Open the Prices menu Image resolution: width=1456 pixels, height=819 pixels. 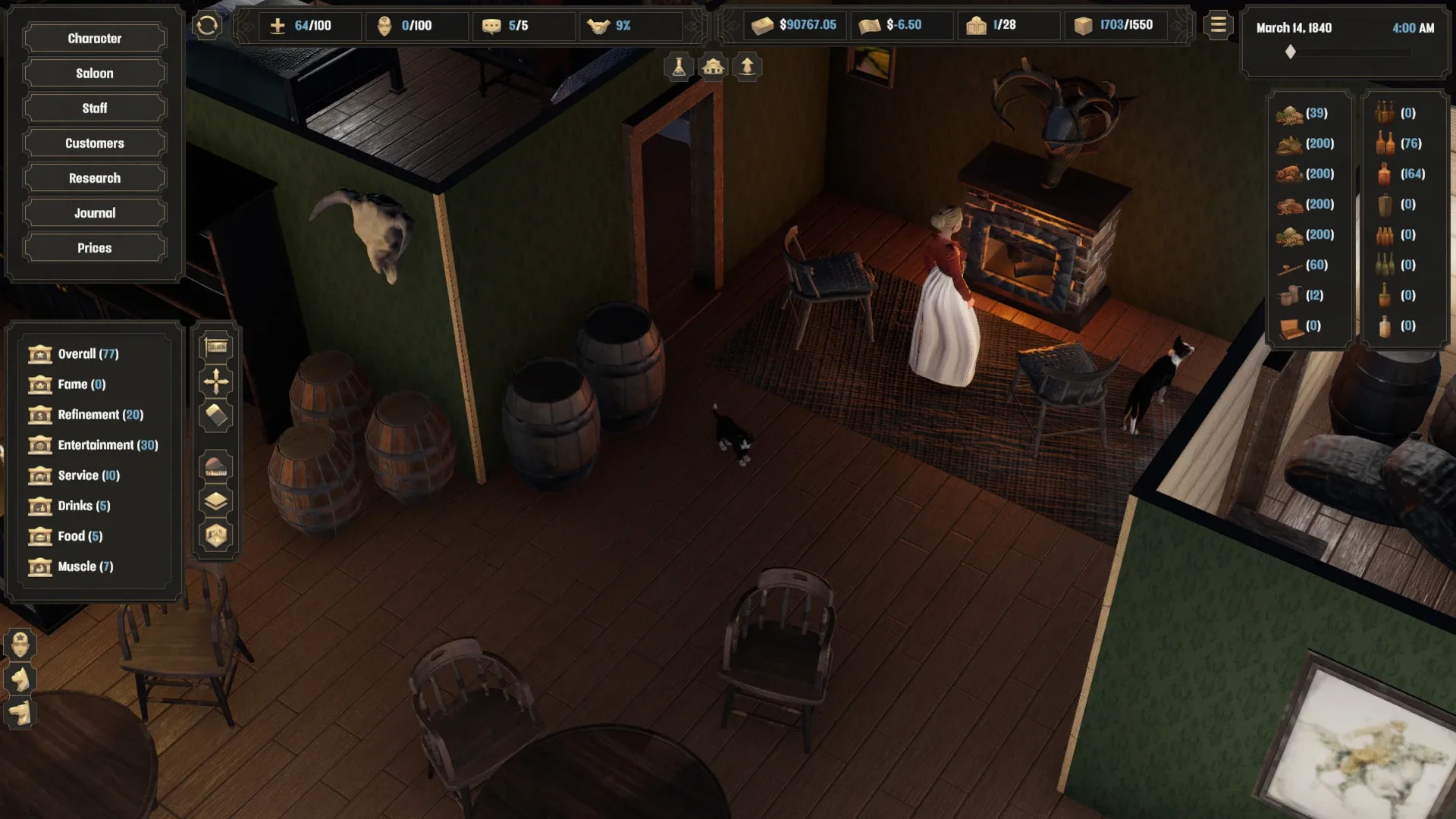pyautogui.click(x=94, y=248)
